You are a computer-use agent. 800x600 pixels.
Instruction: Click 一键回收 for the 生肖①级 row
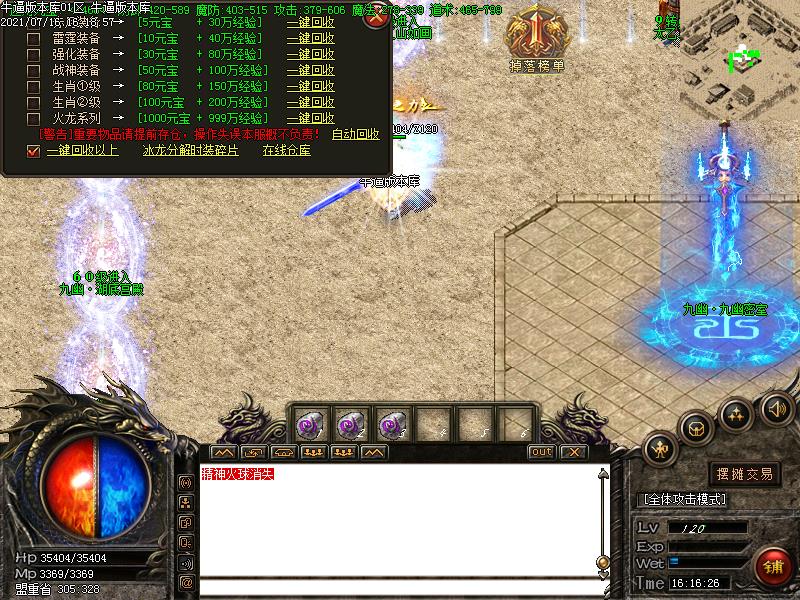point(310,87)
